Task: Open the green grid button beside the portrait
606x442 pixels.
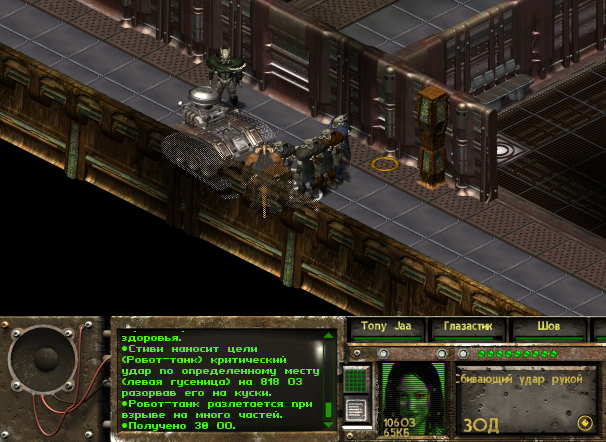Action: point(356,380)
